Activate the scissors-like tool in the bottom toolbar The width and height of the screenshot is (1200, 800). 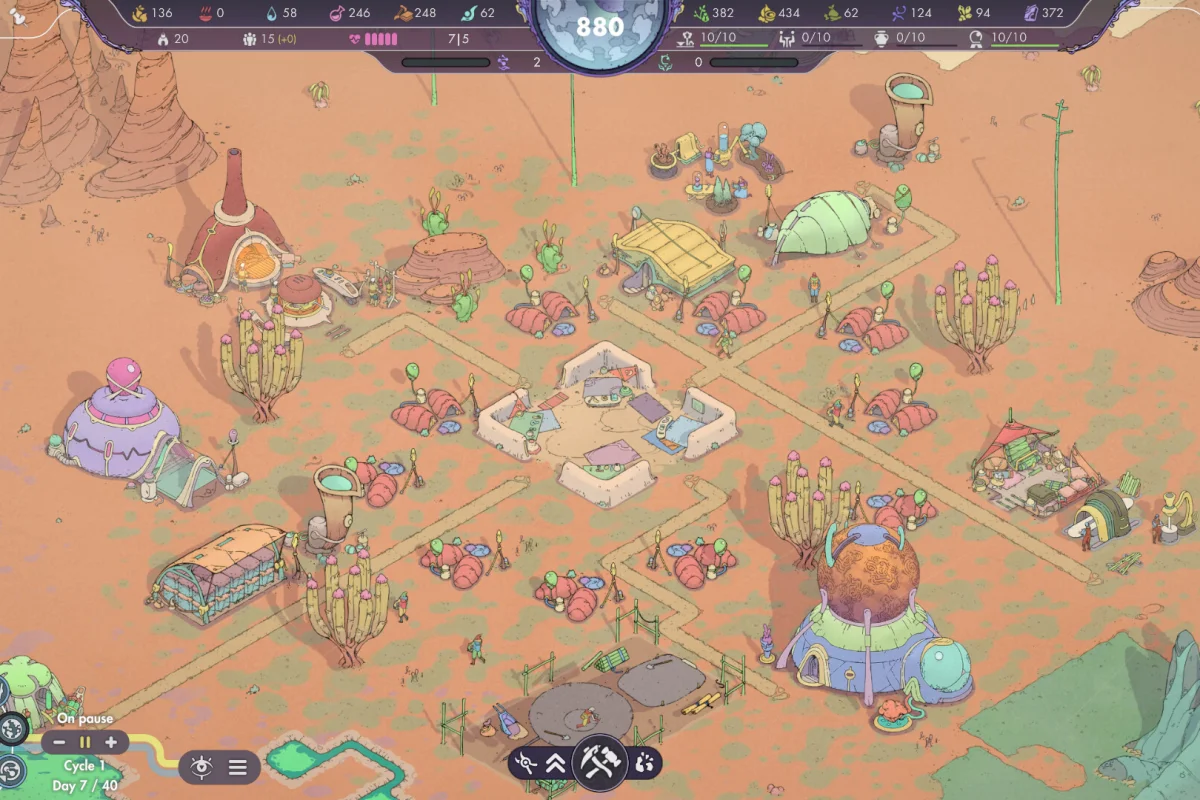coord(525,764)
